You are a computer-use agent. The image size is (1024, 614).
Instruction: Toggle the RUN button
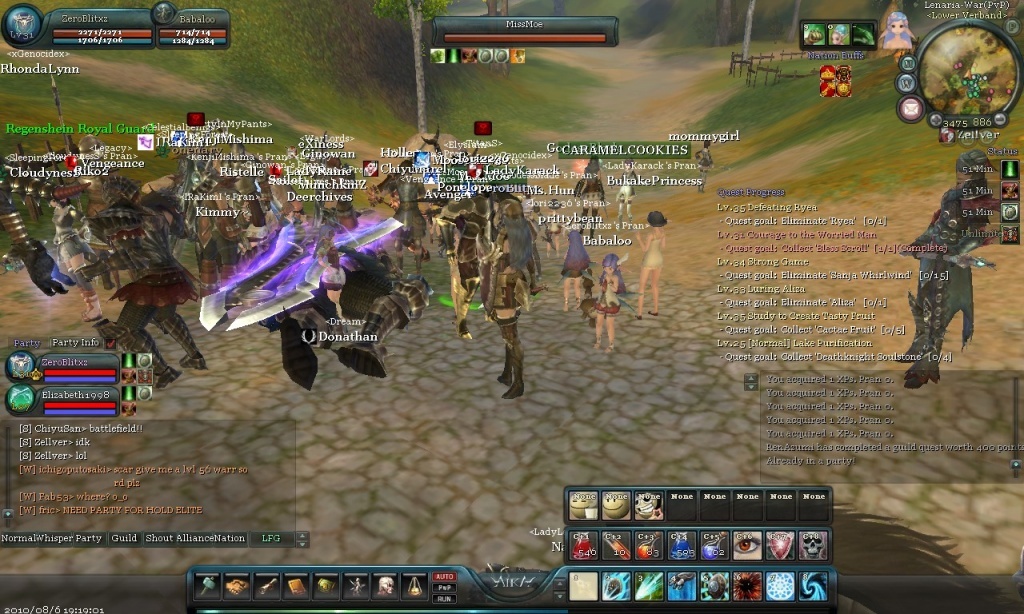pyautogui.click(x=444, y=598)
